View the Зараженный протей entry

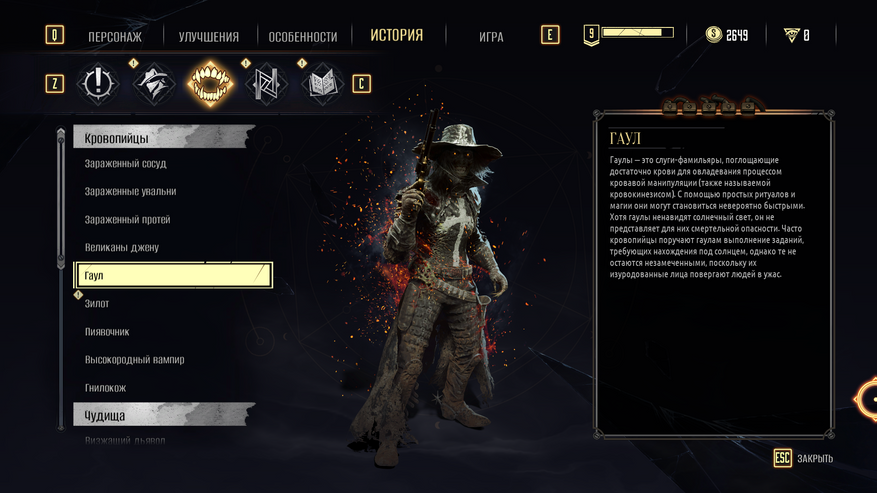[128, 219]
